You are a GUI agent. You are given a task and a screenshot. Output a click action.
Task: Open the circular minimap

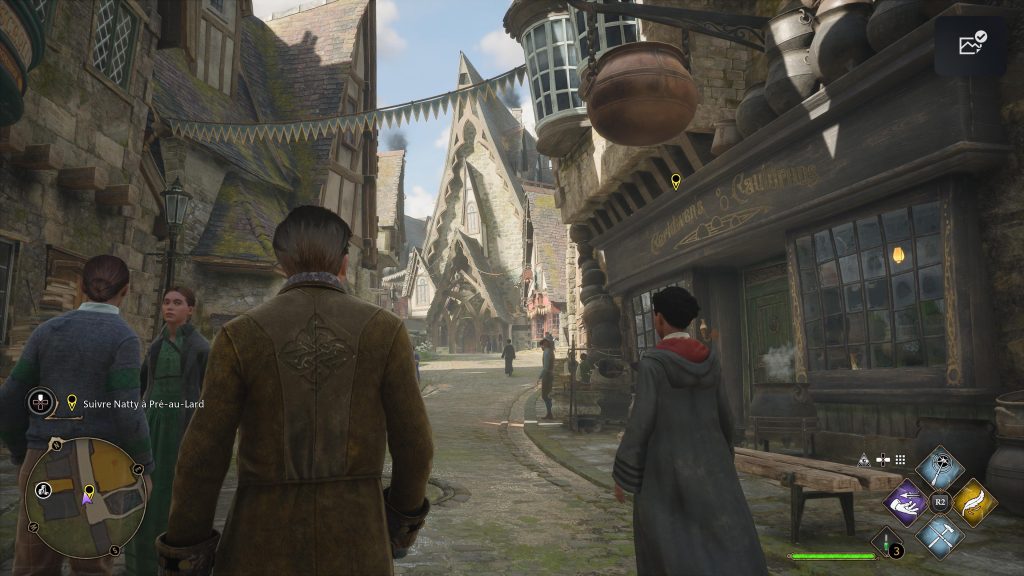pyautogui.click(x=85, y=497)
